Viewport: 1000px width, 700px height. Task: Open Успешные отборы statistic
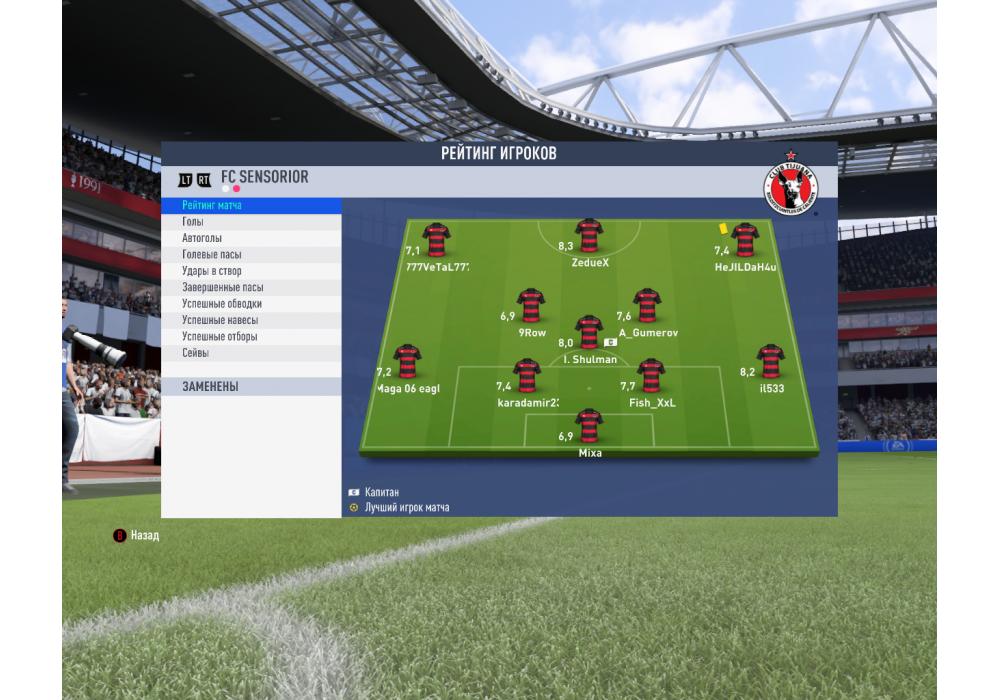[250, 336]
